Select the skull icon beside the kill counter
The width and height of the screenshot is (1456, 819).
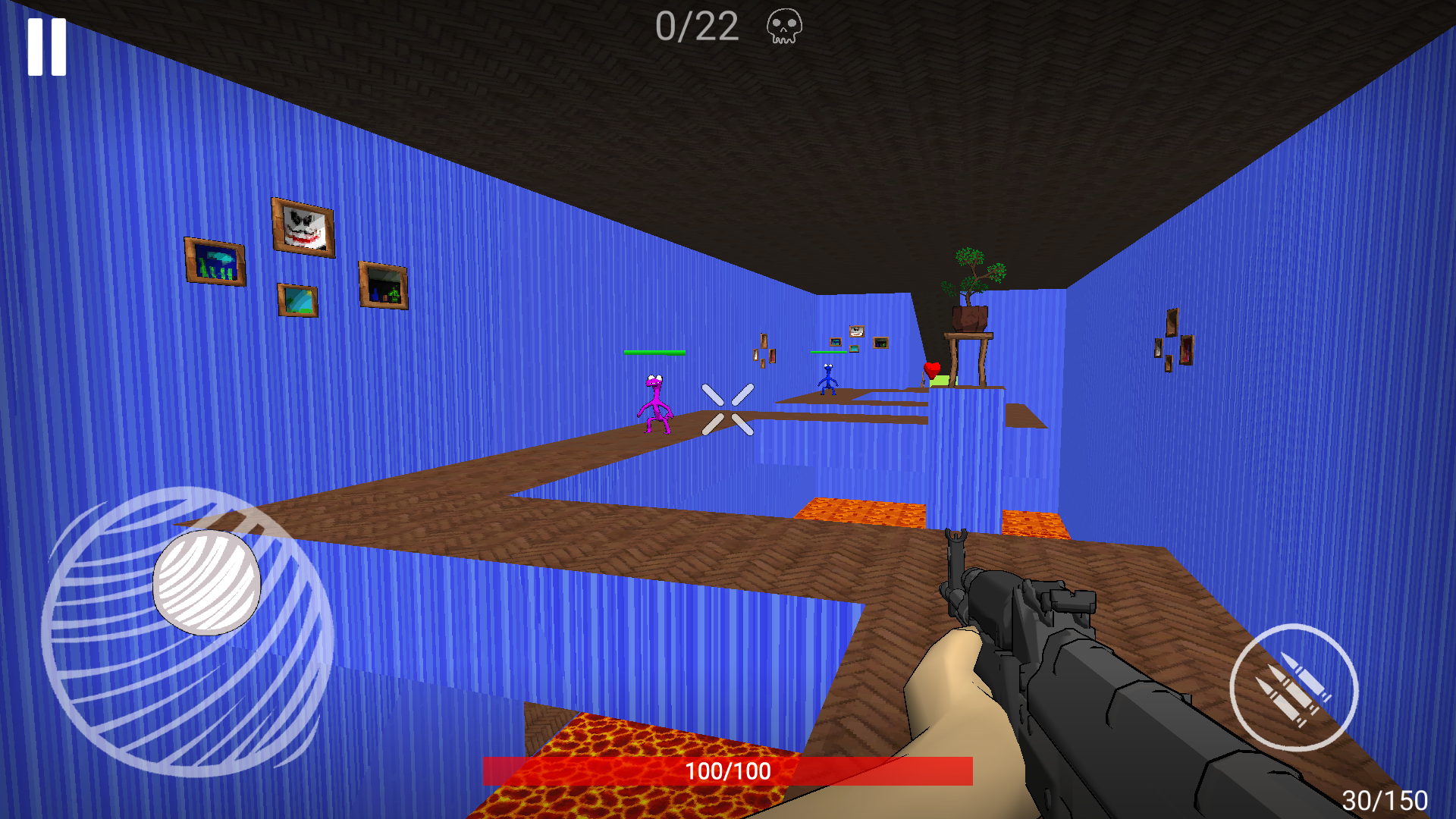click(x=783, y=28)
